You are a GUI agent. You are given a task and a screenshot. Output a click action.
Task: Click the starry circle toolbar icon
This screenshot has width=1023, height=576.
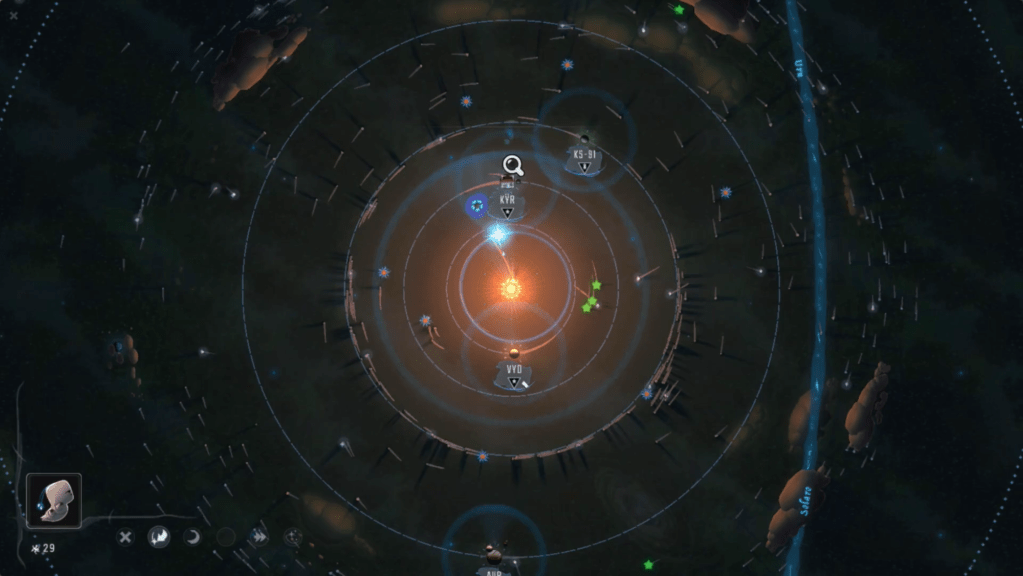coord(292,537)
